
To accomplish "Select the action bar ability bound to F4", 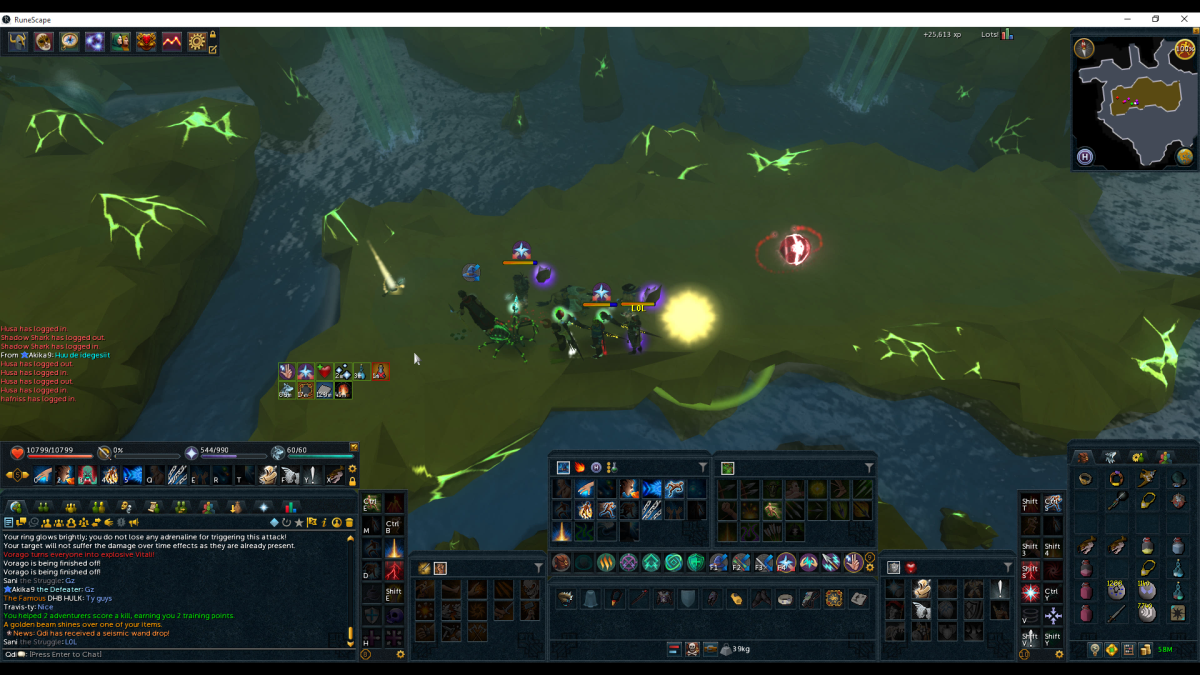I will 786,563.
